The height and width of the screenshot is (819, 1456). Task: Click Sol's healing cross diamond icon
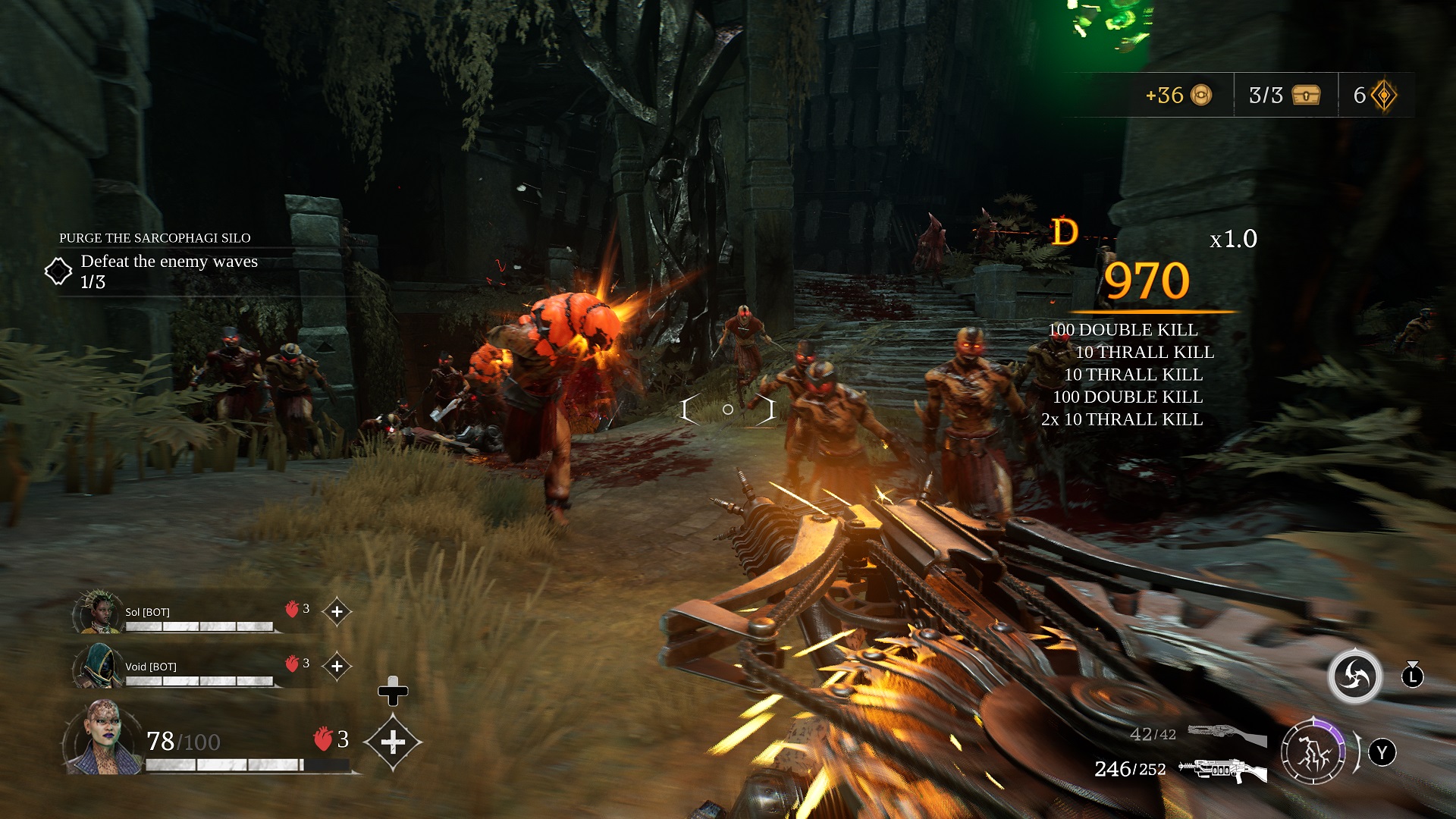(x=337, y=612)
